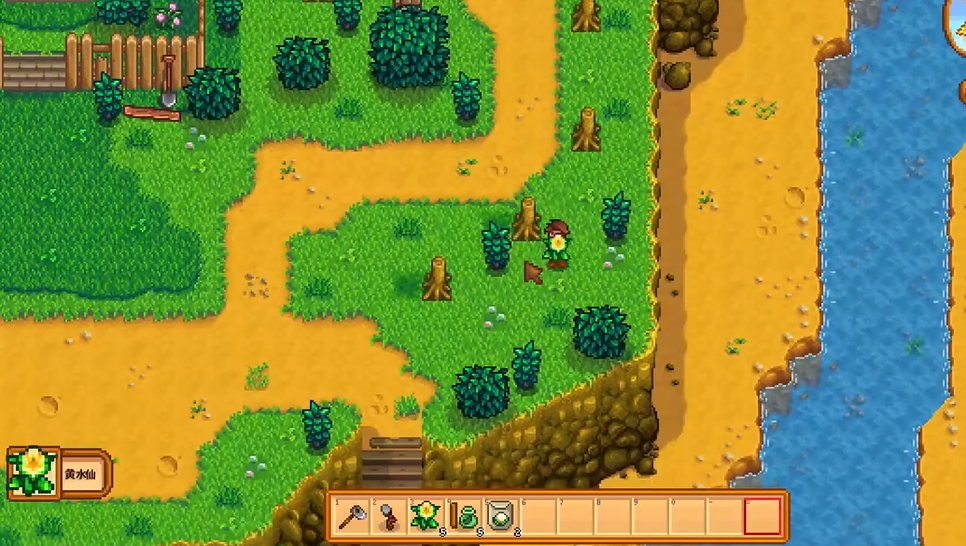Select the yellow daffodil stack in the hotbar
The height and width of the screenshot is (546, 966).
coord(426,516)
